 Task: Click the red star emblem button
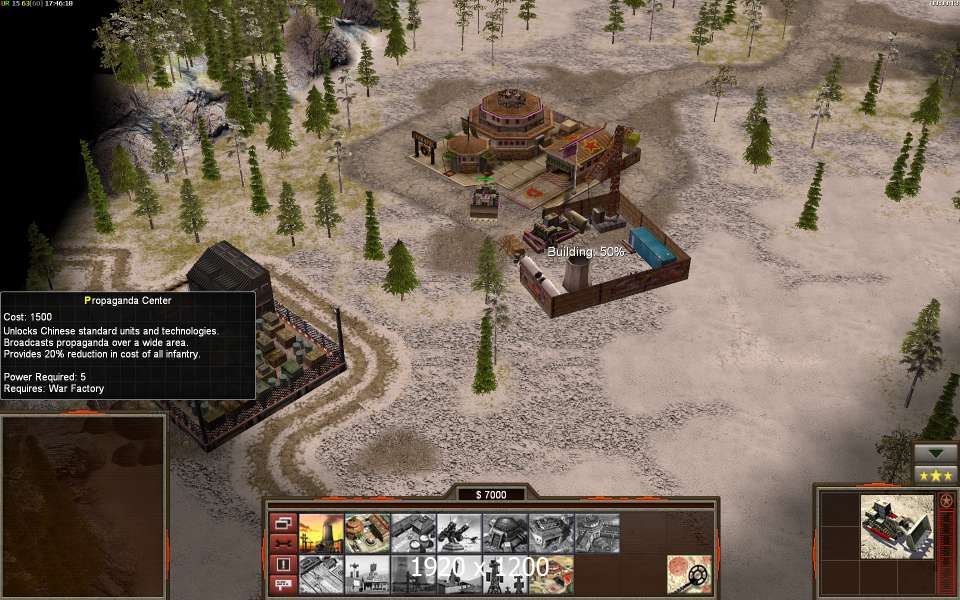(x=945, y=500)
